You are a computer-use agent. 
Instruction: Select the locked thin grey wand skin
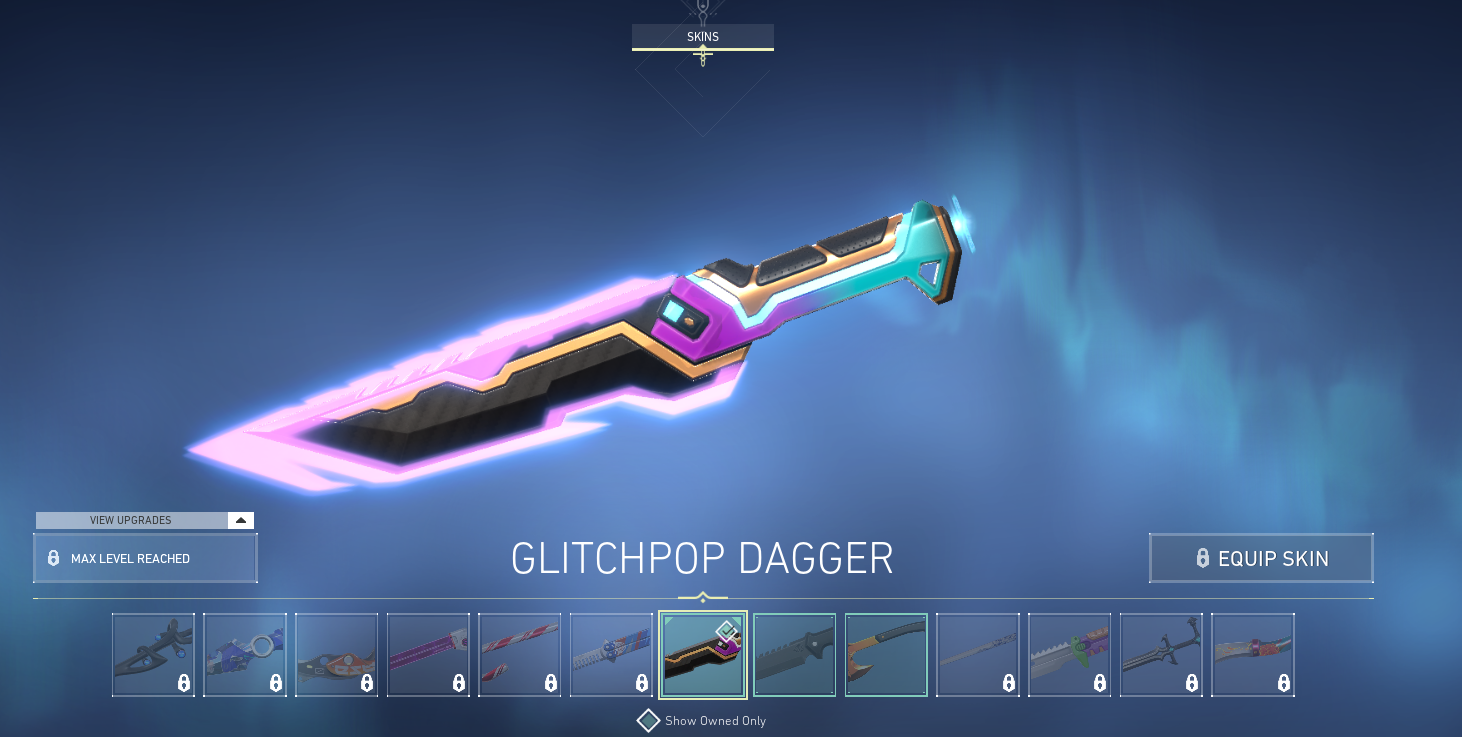[977, 655]
